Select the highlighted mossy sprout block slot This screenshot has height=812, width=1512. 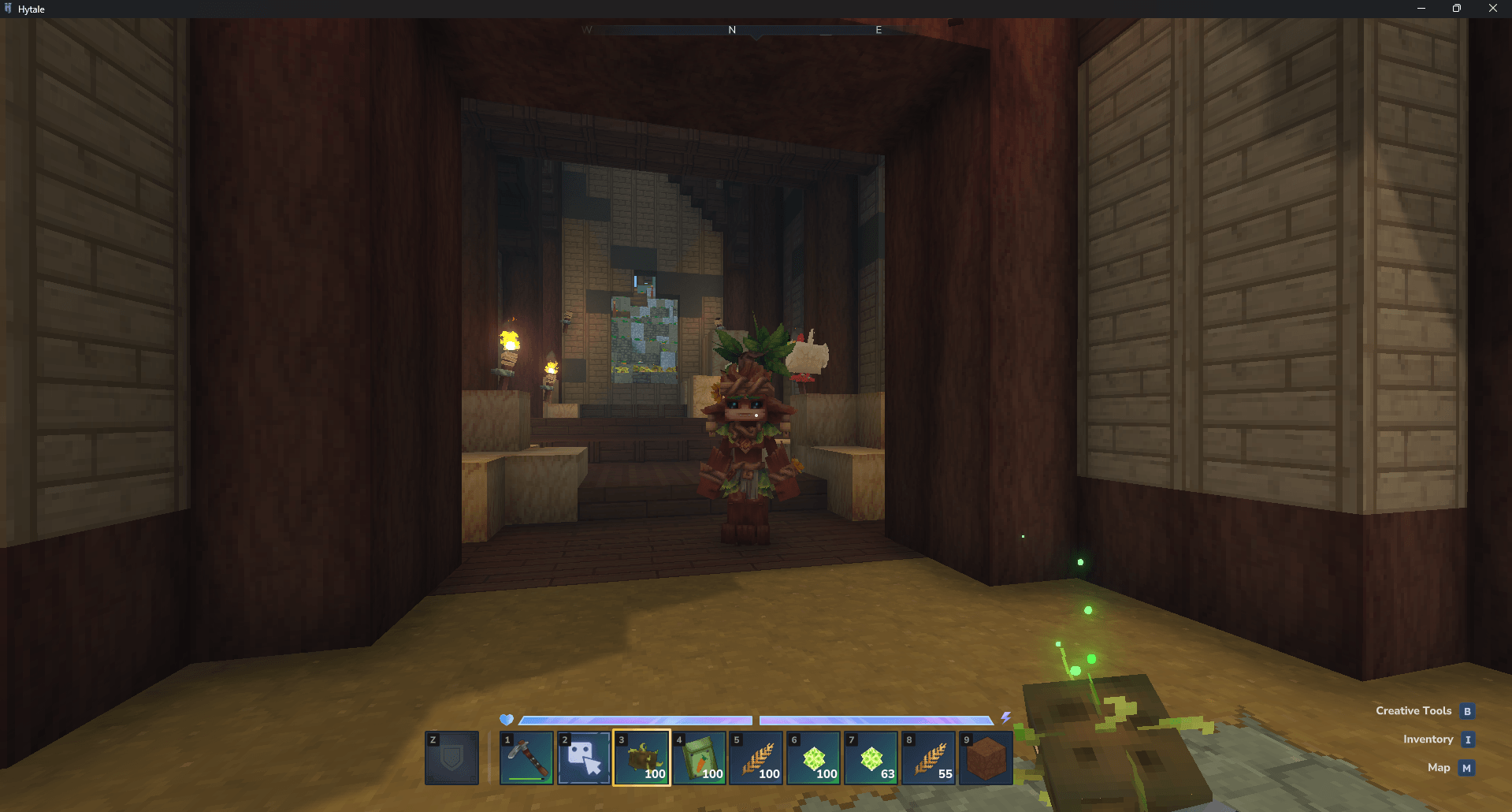tap(641, 758)
